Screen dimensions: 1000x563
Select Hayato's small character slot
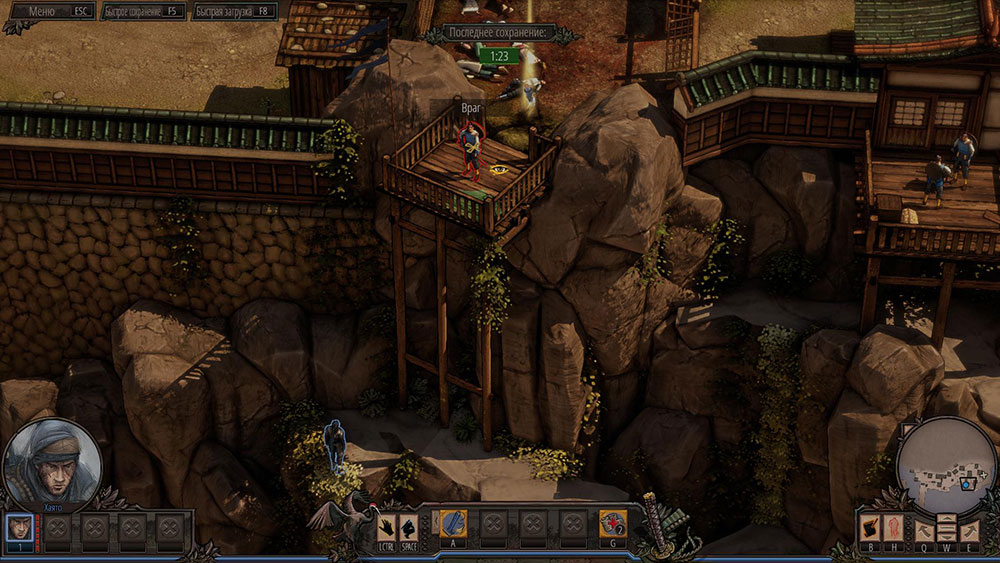point(19,527)
